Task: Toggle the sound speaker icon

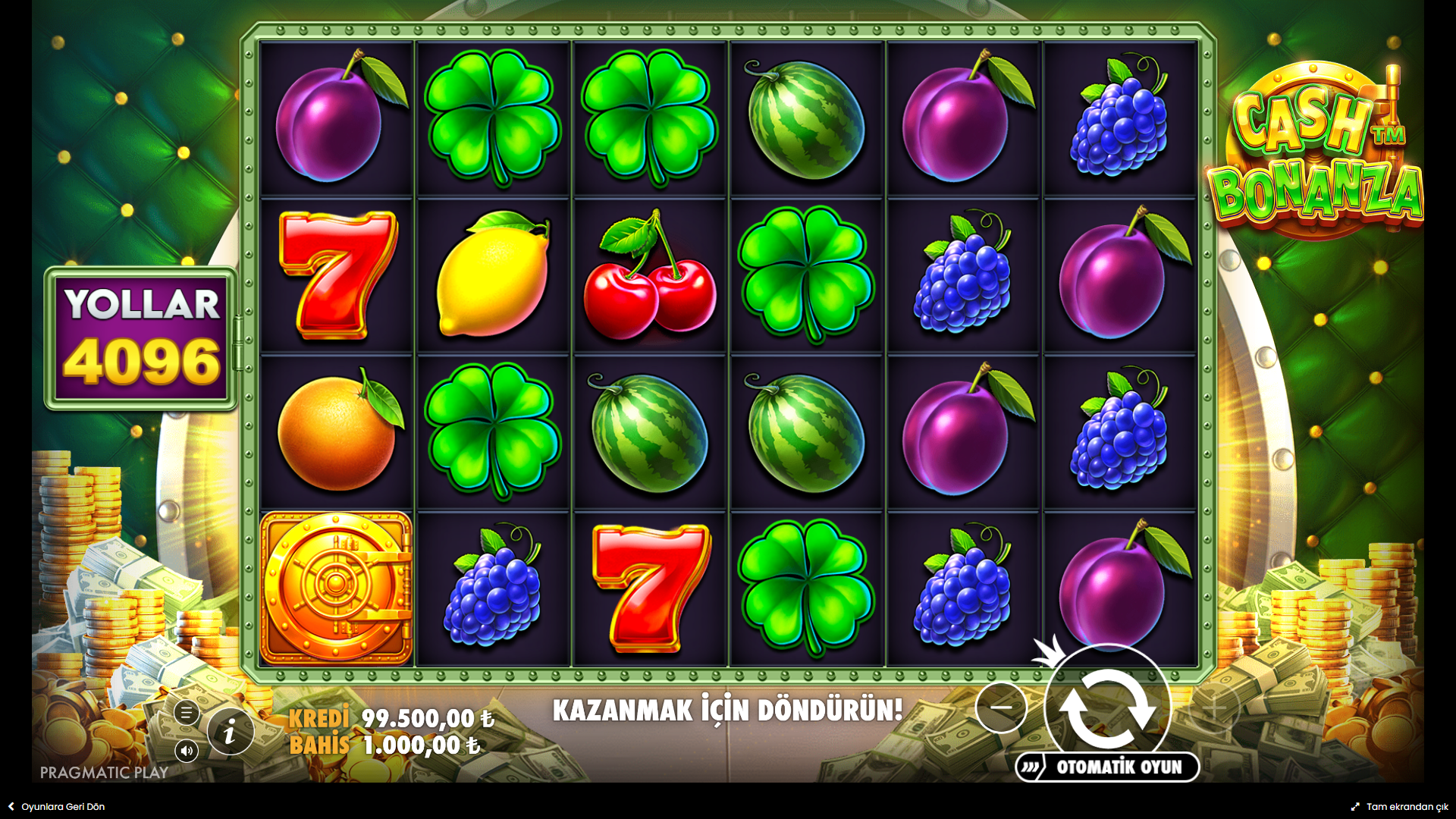Action: click(x=187, y=751)
